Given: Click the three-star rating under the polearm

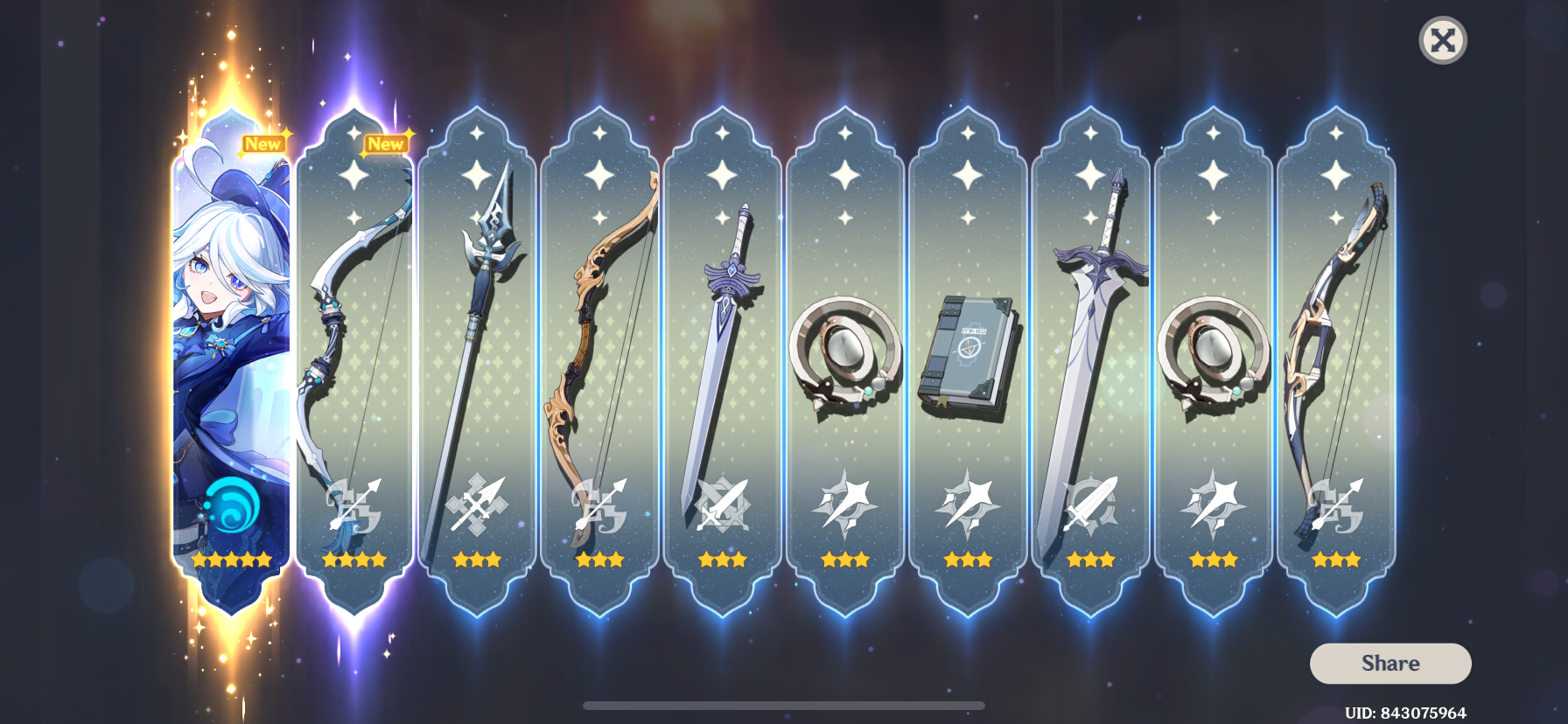Looking at the screenshot, I should click(x=477, y=560).
